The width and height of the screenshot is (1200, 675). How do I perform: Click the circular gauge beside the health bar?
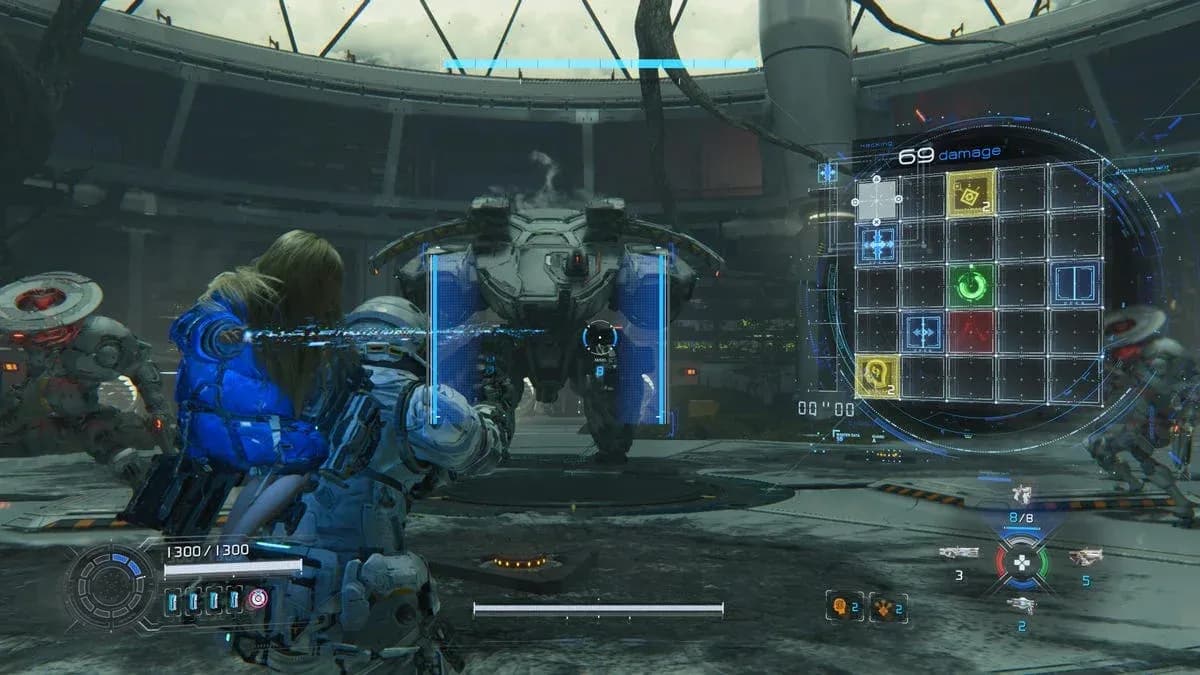pyautogui.click(x=111, y=587)
